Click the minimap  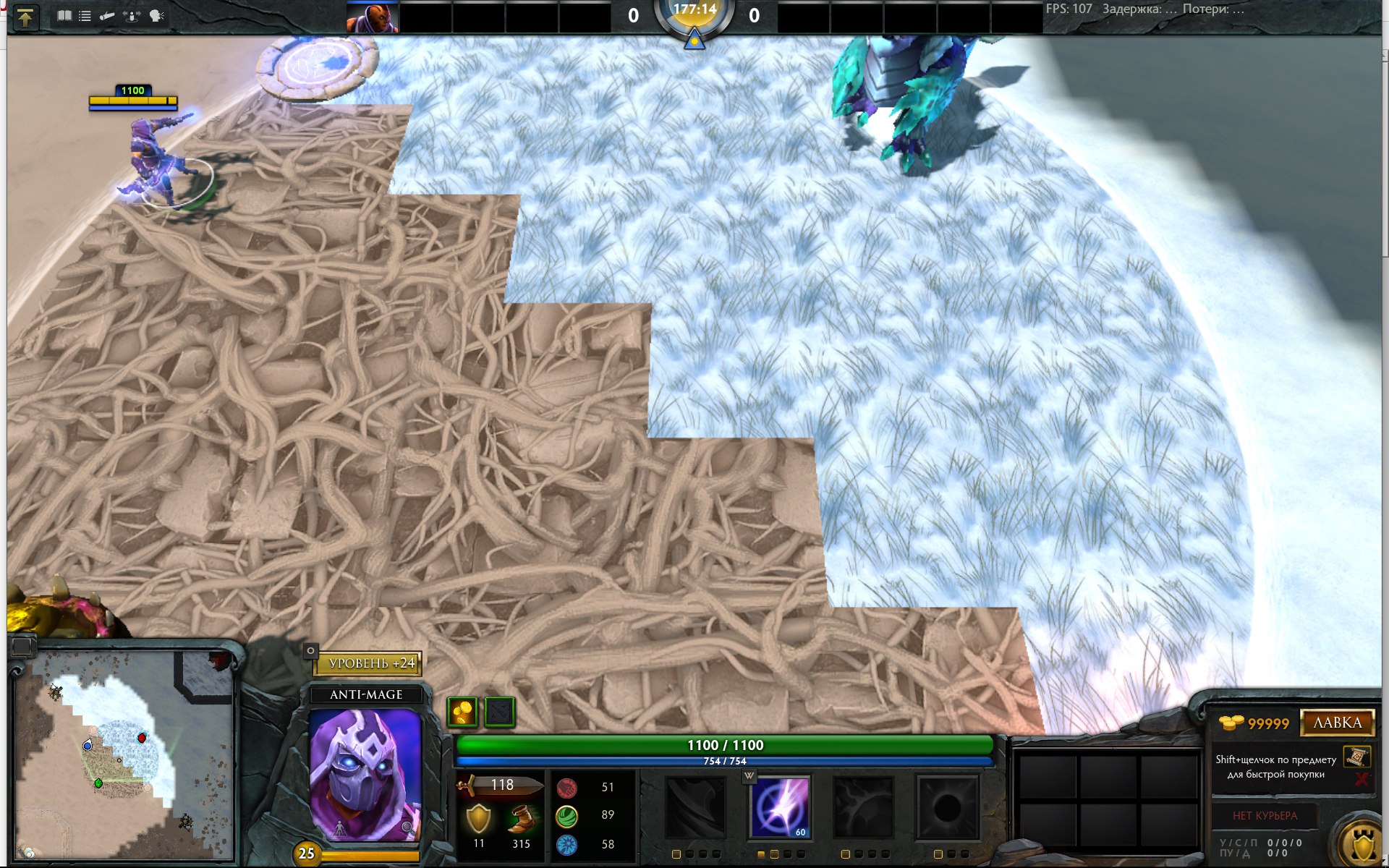tap(124, 754)
